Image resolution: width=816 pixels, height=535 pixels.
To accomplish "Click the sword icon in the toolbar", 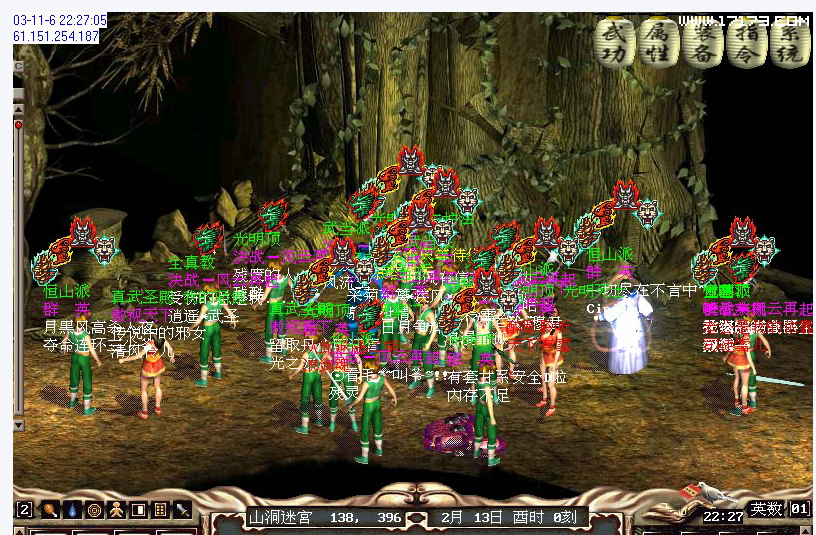I will 183,510.
